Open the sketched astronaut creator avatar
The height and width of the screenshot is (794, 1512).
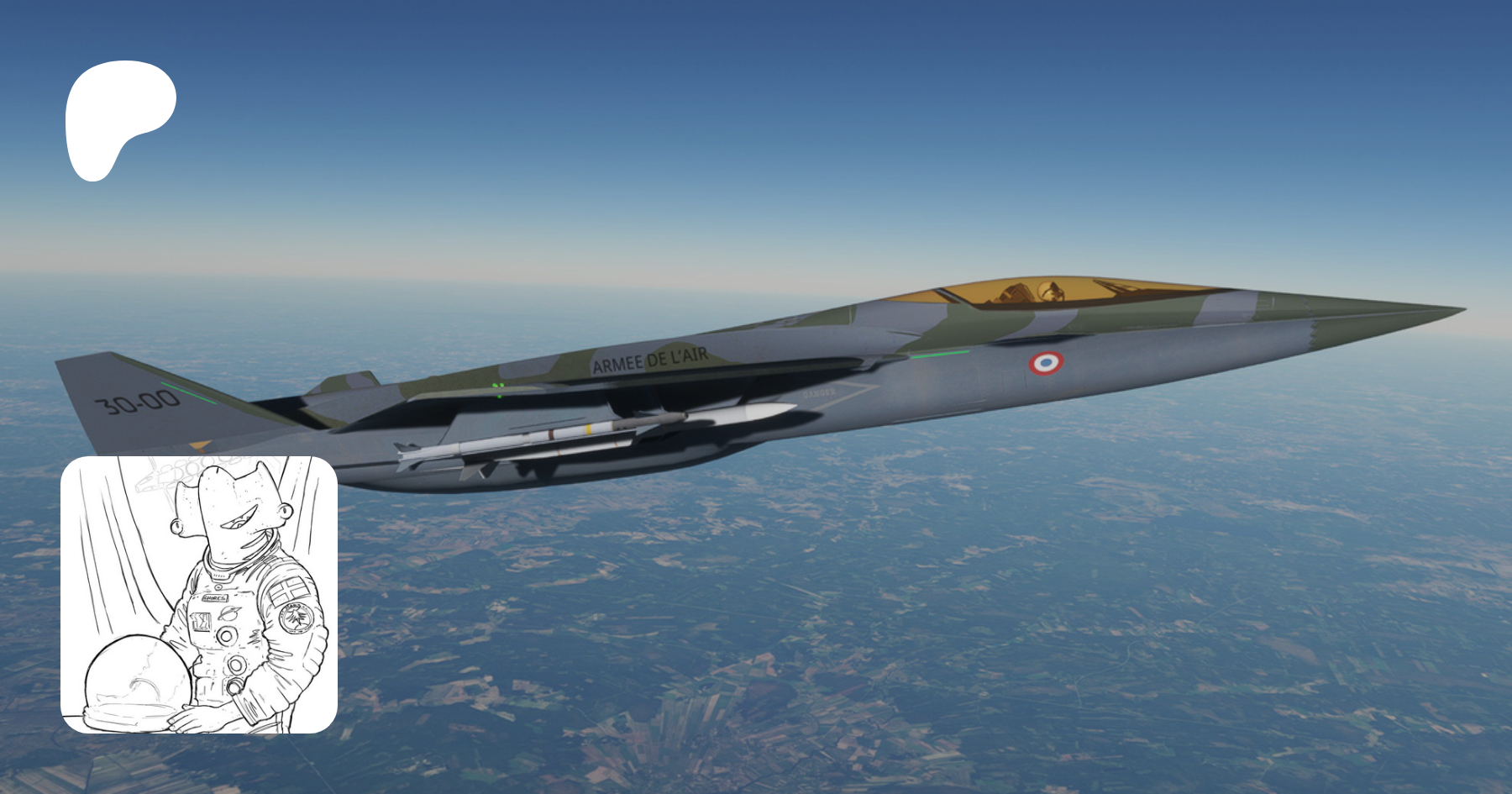[199, 595]
